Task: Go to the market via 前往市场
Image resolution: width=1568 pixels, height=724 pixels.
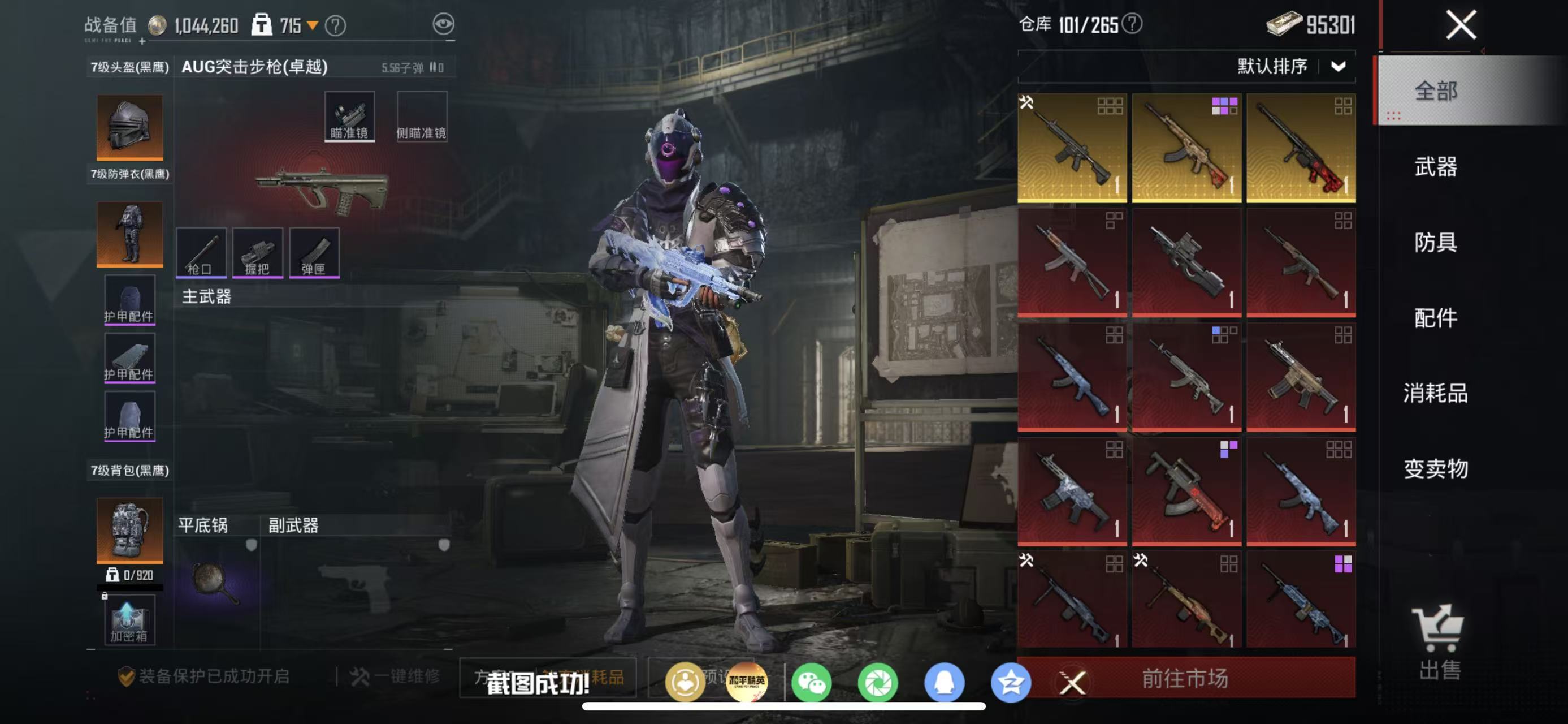Action: coord(1185,678)
